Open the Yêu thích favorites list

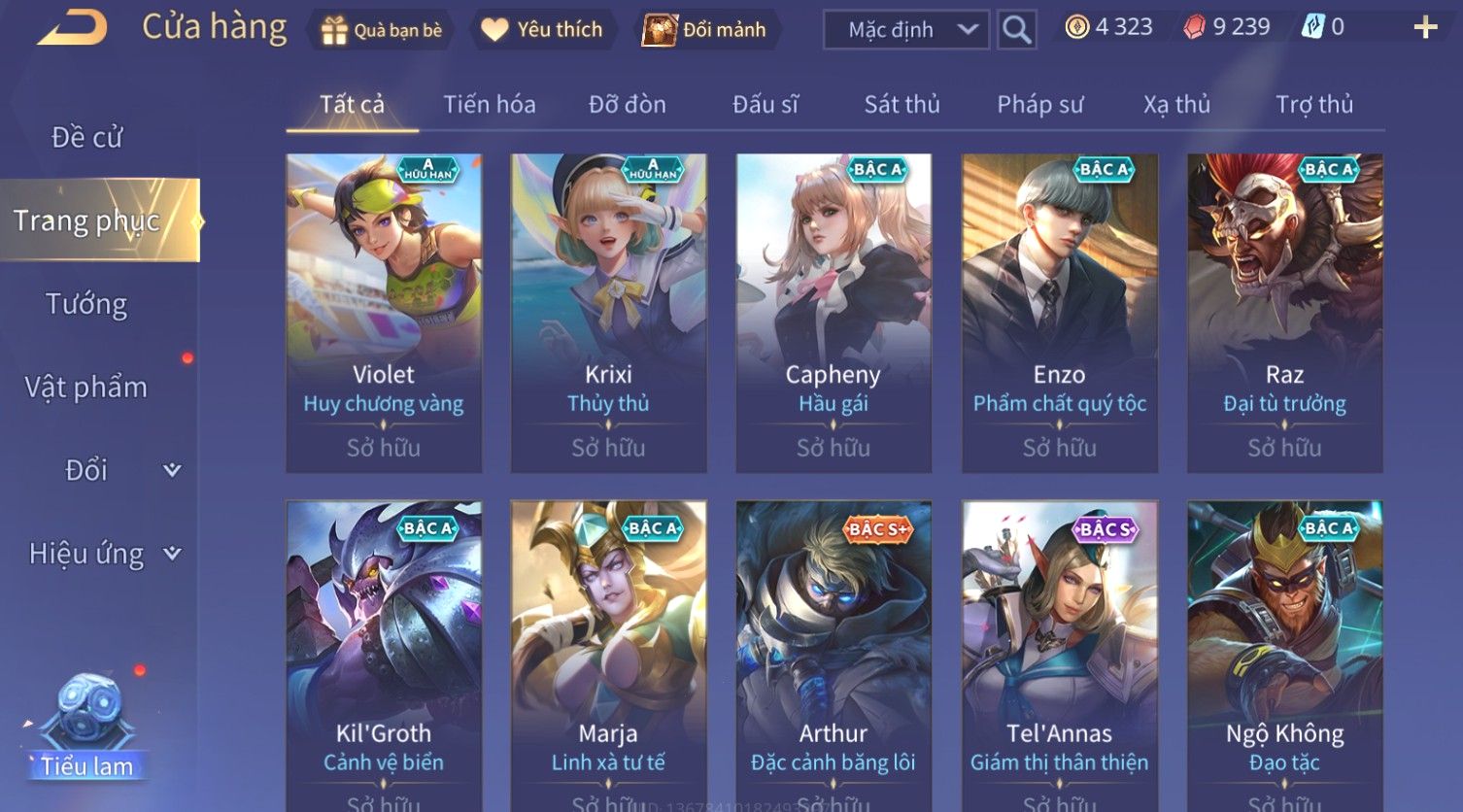point(542,30)
